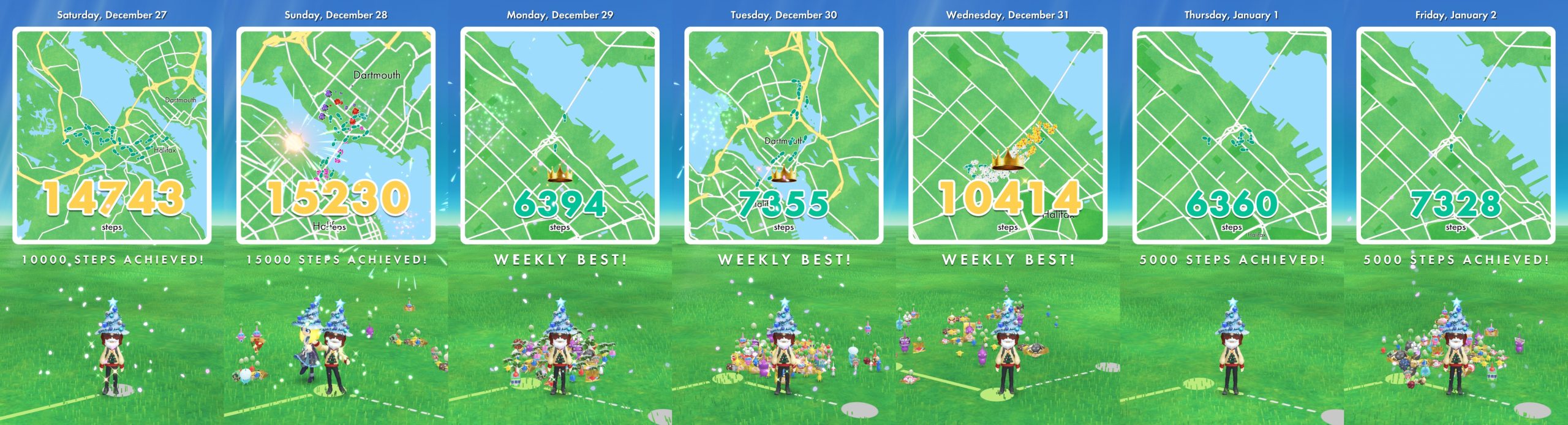The height and width of the screenshot is (425, 1568).
Task: Select the Monday, December 29 map card
Action: [x=560, y=135]
